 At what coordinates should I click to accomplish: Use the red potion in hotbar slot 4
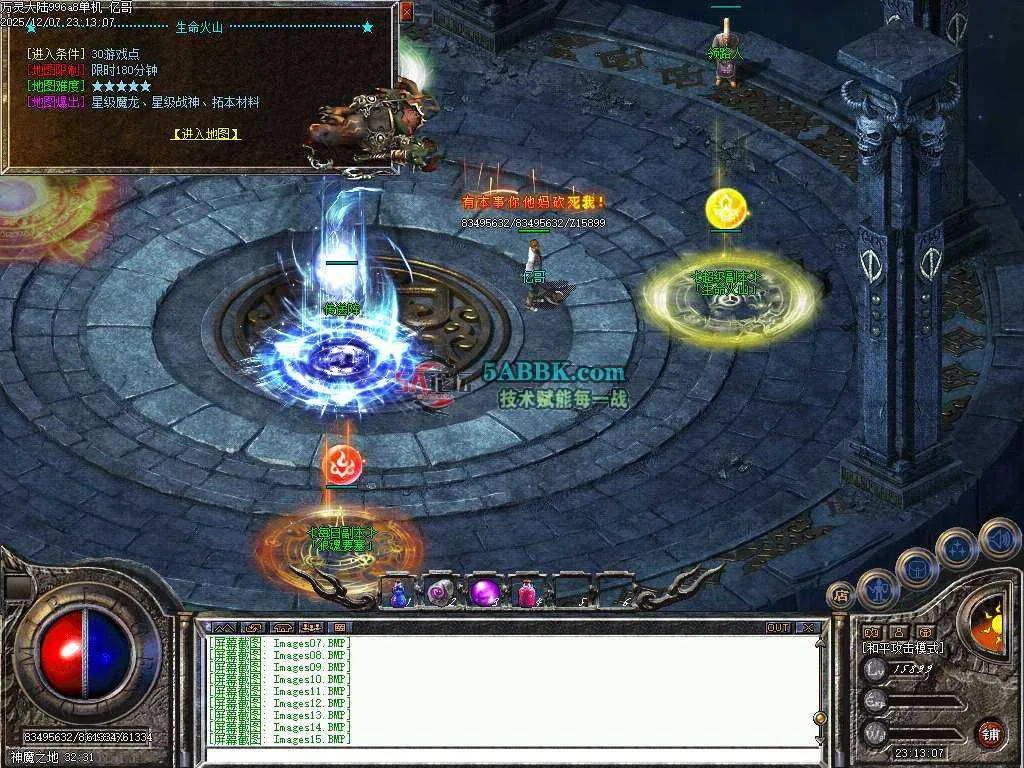[x=527, y=594]
